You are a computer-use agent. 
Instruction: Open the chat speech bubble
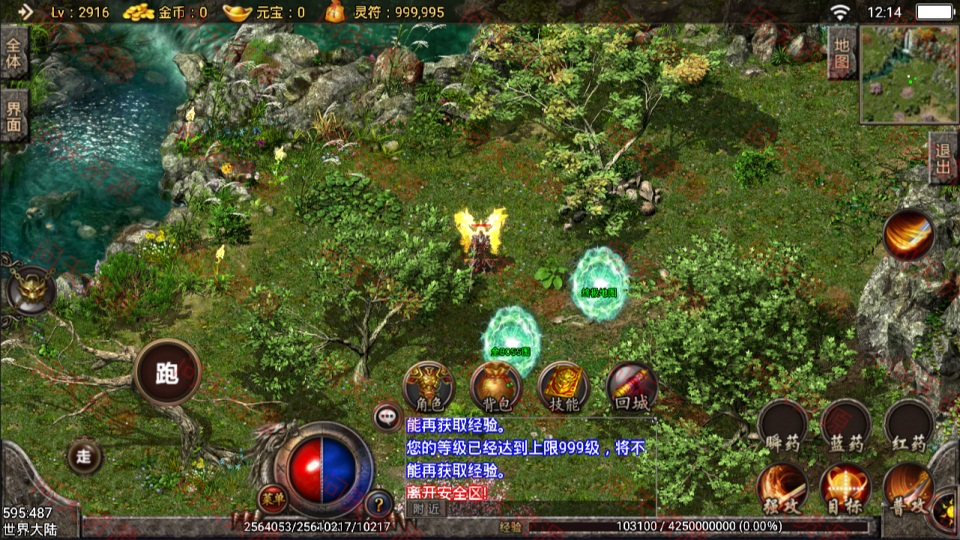tap(387, 416)
